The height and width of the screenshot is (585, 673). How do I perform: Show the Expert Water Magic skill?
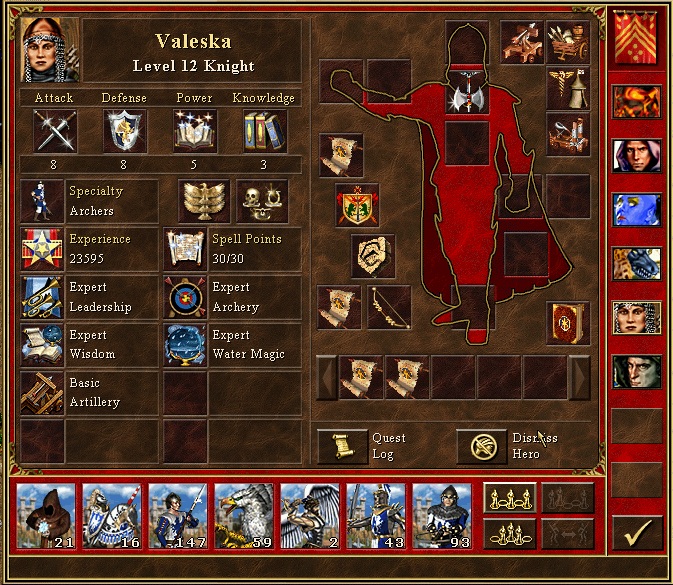coord(185,345)
